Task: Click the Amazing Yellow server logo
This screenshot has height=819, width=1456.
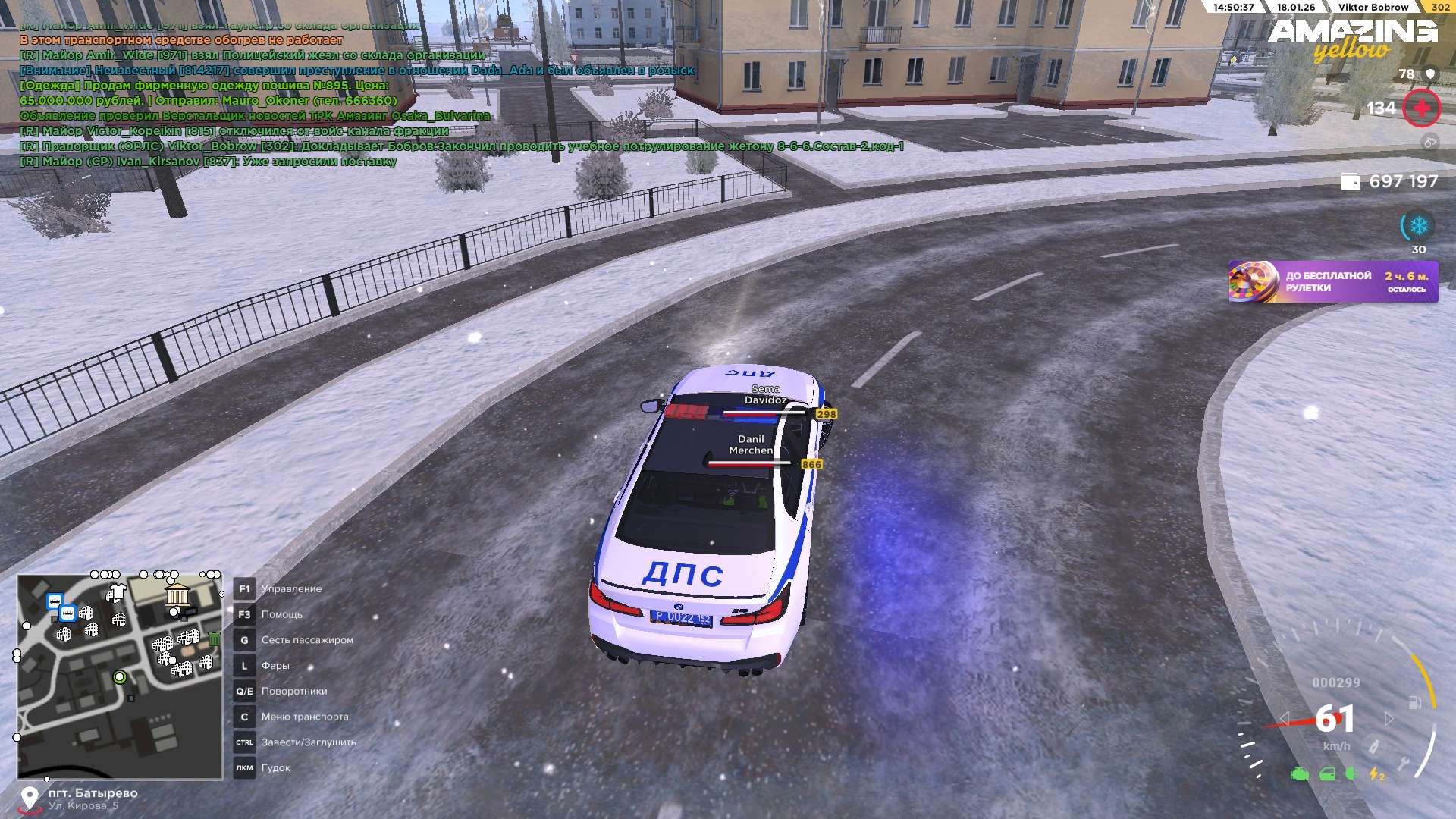Action: coord(1352,39)
